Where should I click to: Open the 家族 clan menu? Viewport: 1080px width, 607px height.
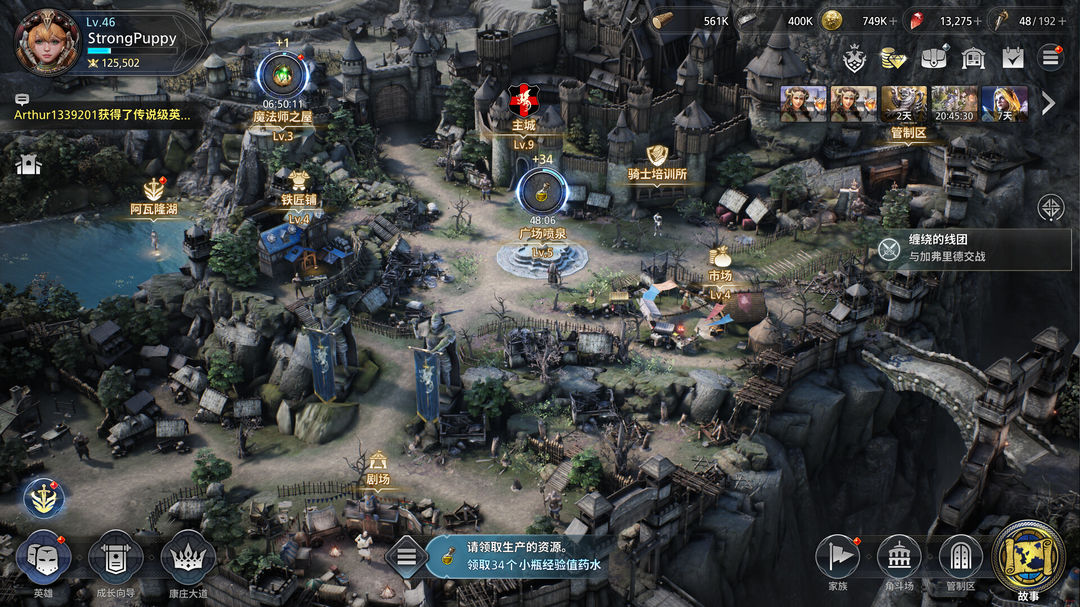click(x=838, y=558)
